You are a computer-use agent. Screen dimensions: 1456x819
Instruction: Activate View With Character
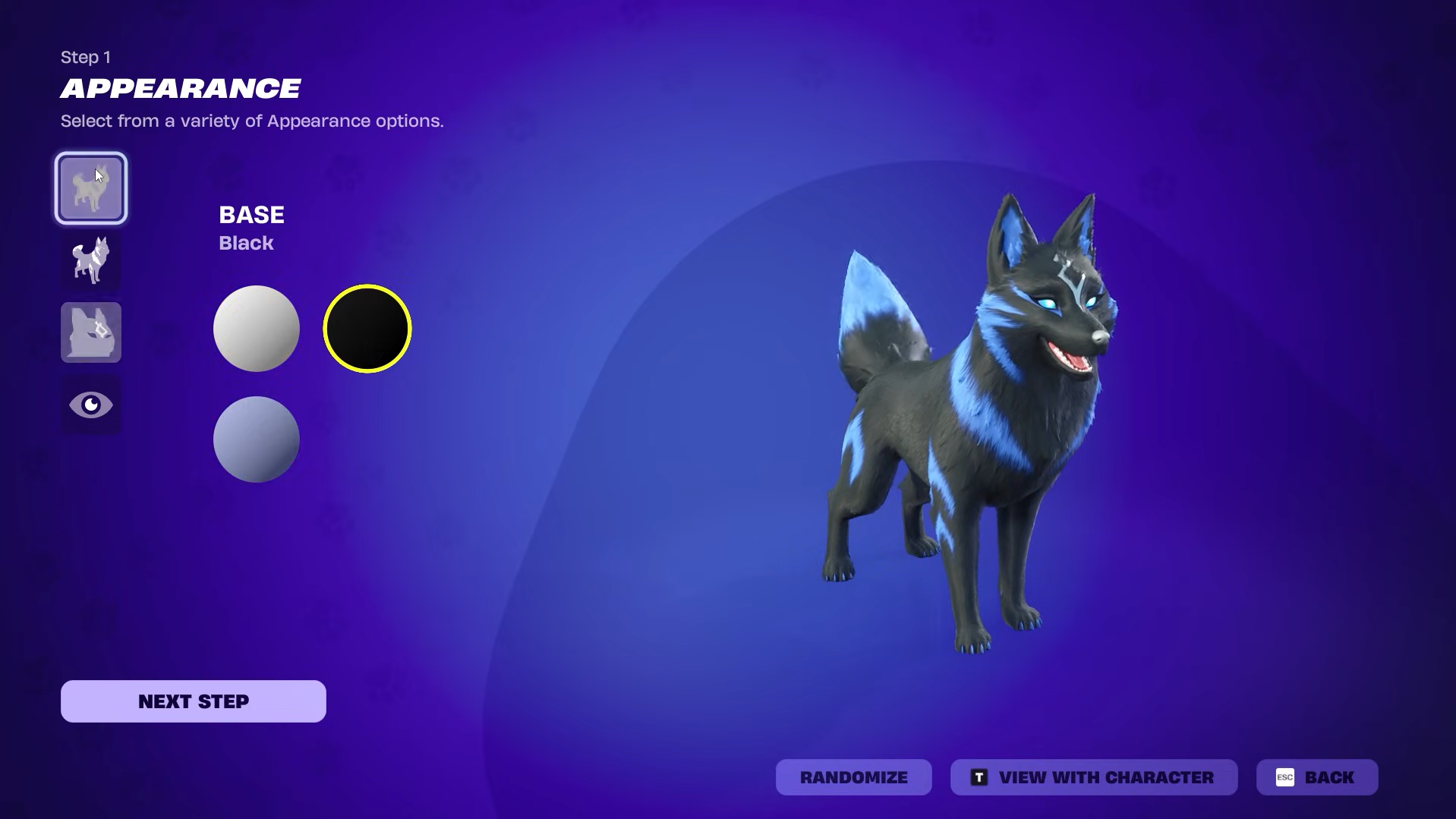[x=1093, y=777]
